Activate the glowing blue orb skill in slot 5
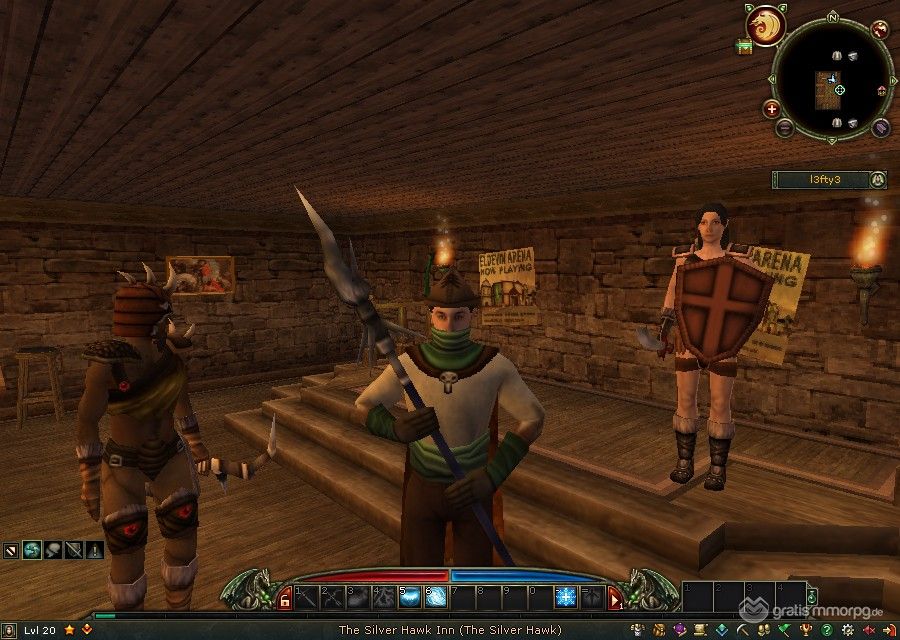The width and height of the screenshot is (900, 640). click(x=410, y=597)
